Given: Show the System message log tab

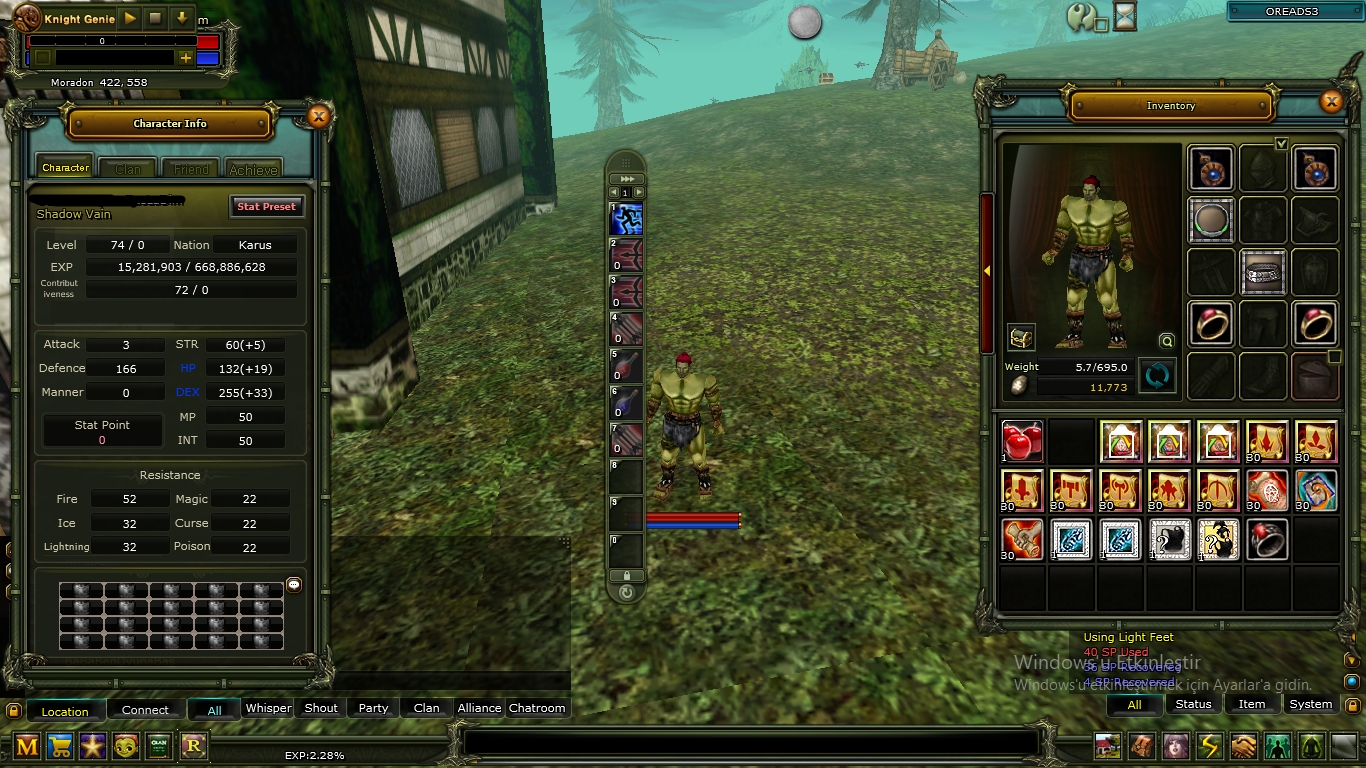Looking at the screenshot, I should pyautogui.click(x=1310, y=704).
